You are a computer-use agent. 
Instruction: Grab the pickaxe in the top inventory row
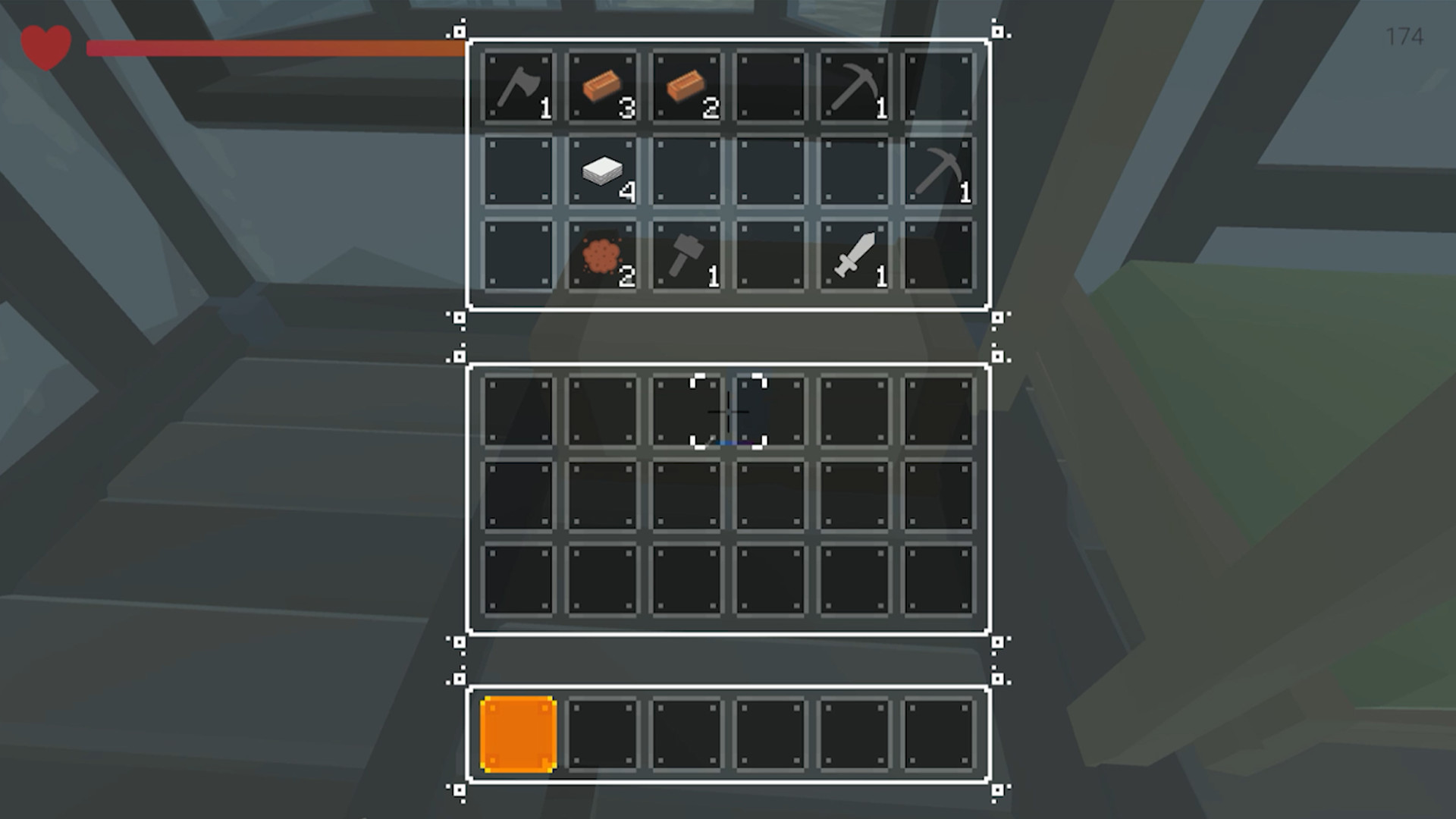coord(853,87)
